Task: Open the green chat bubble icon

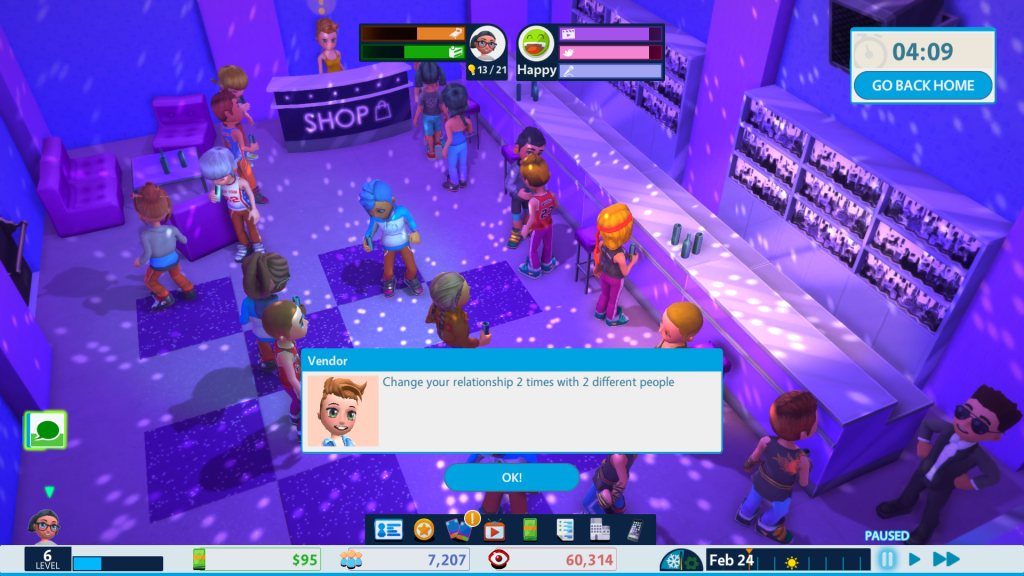Action: 45,431
